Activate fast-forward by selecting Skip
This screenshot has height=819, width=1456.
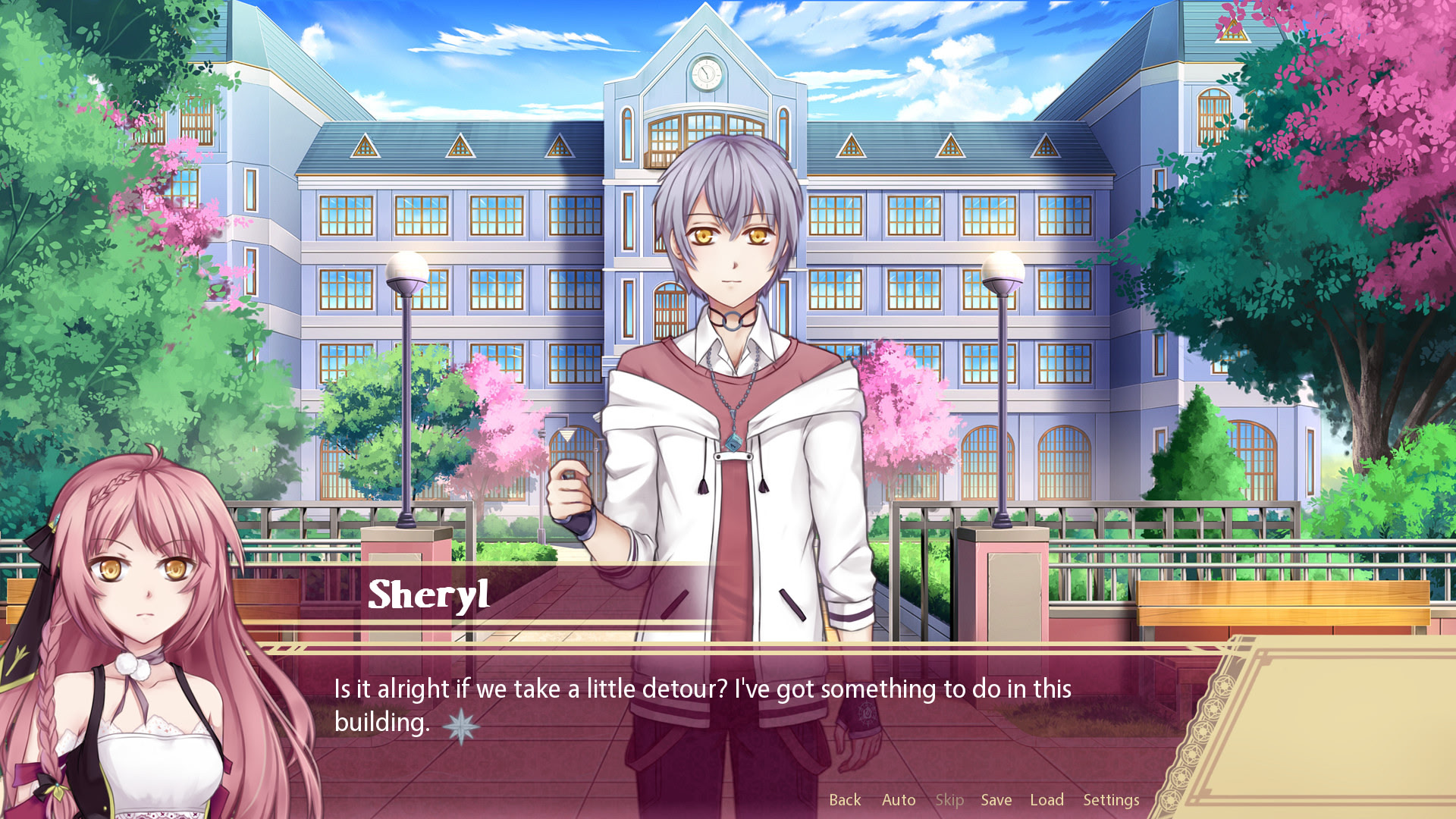pos(949,799)
